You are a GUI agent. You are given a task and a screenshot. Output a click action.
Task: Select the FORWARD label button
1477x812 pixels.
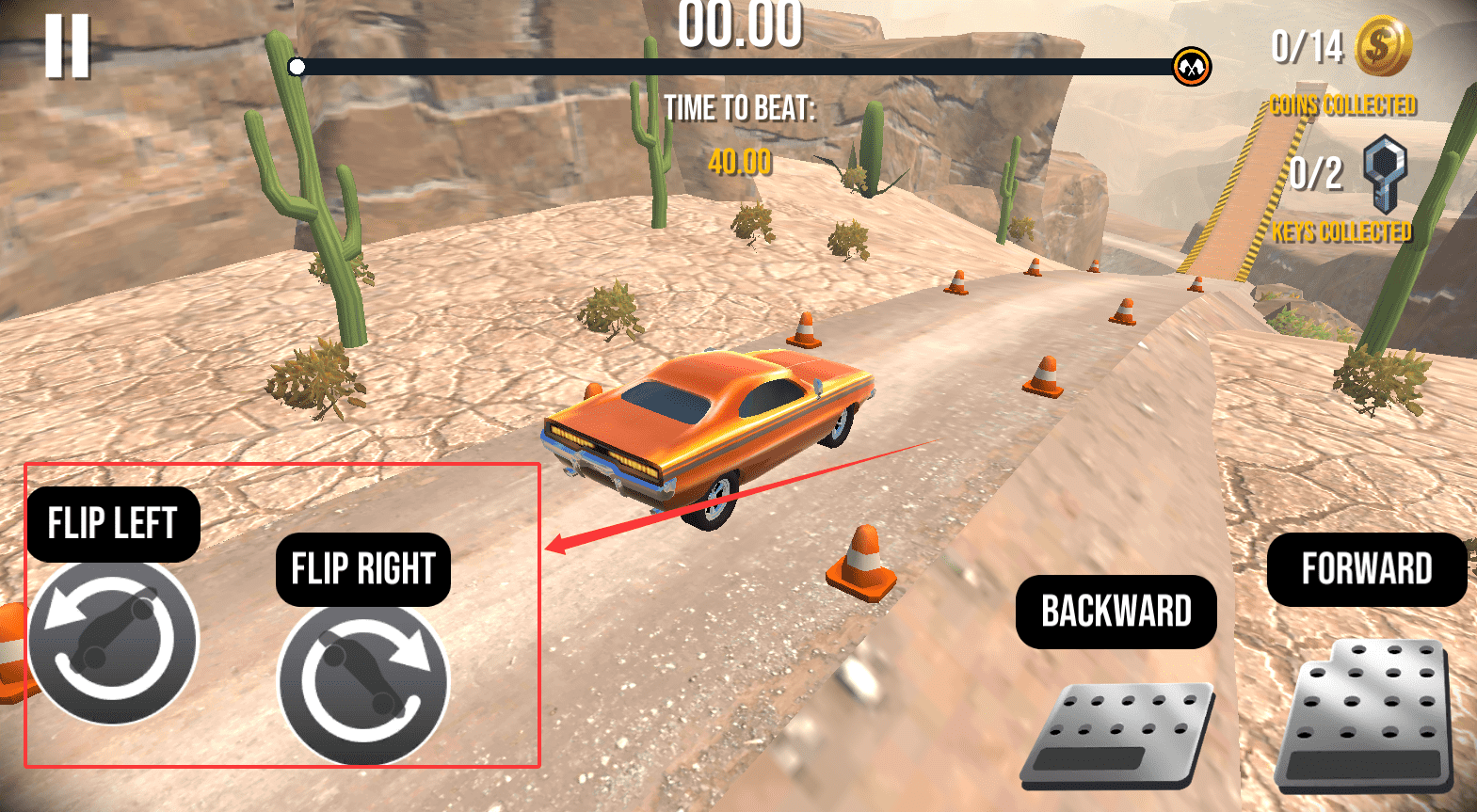point(1366,567)
